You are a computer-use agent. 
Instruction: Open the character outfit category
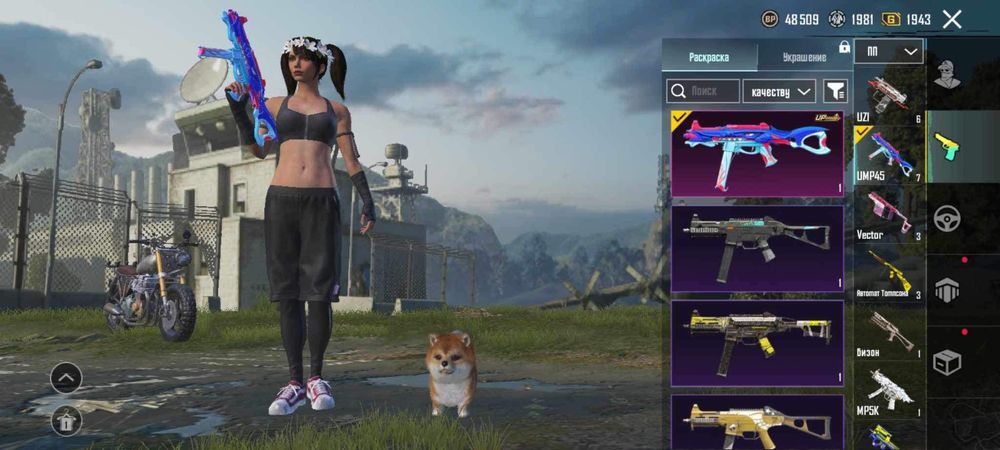pyautogui.click(x=947, y=74)
